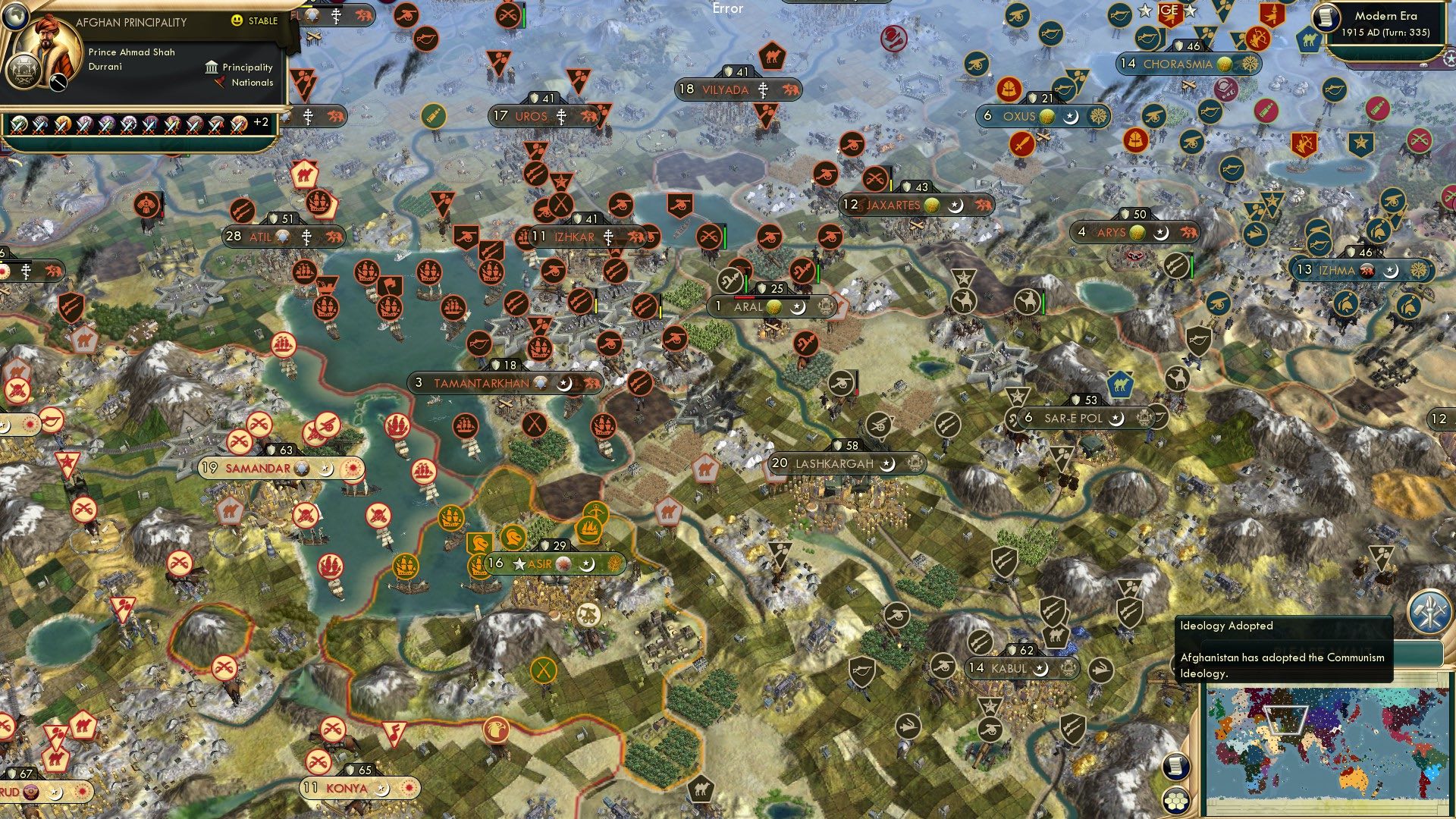Toggle the crescent icon on the Samandar banner
Viewport: 1456px width, 819px height.
pyautogui.click(x=328, y=469)
